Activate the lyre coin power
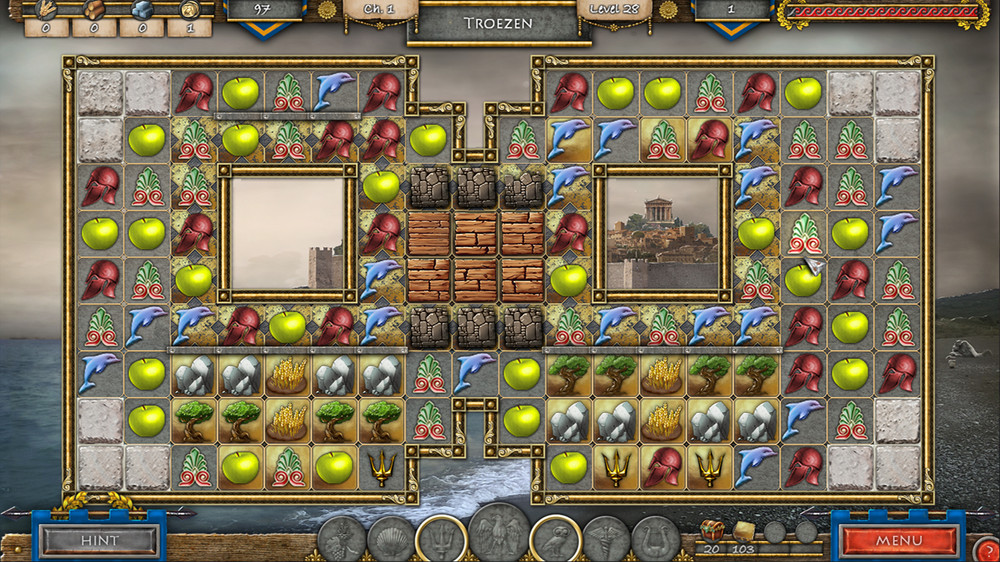 [x=655, y=540]
